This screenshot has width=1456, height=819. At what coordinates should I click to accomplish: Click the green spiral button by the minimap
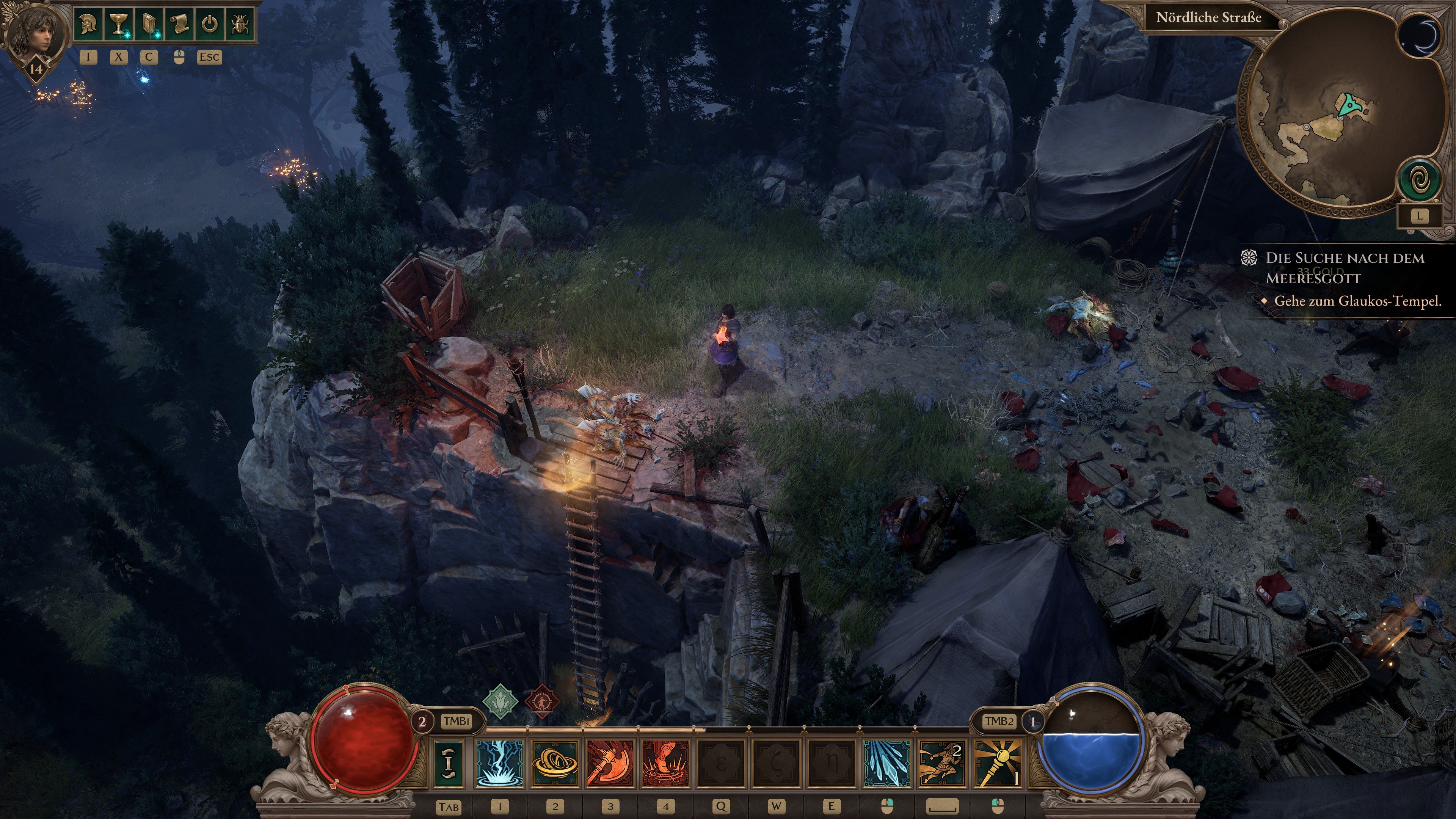point(1419,180)
